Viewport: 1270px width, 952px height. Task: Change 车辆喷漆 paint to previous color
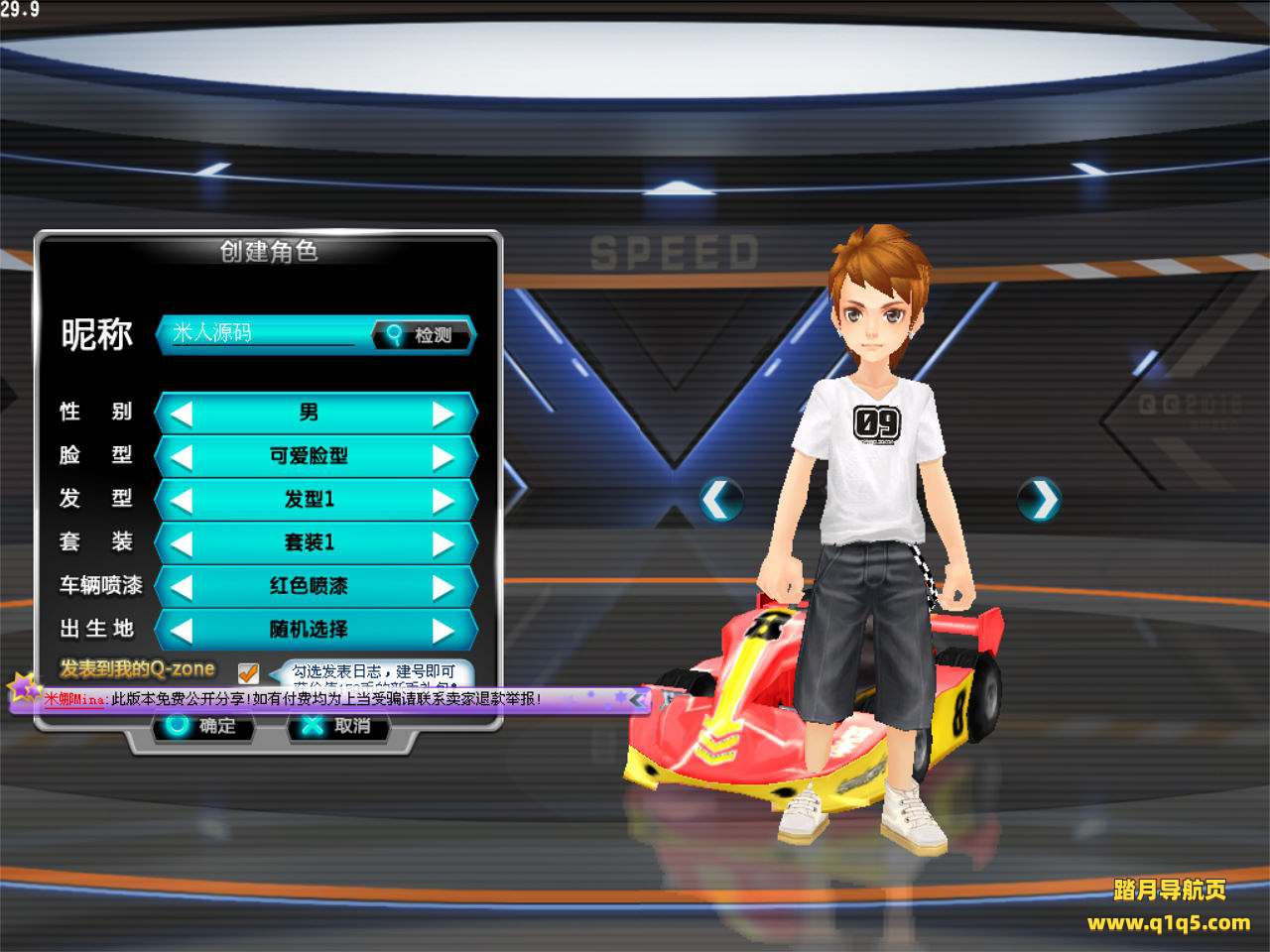(x=182, y=587)
